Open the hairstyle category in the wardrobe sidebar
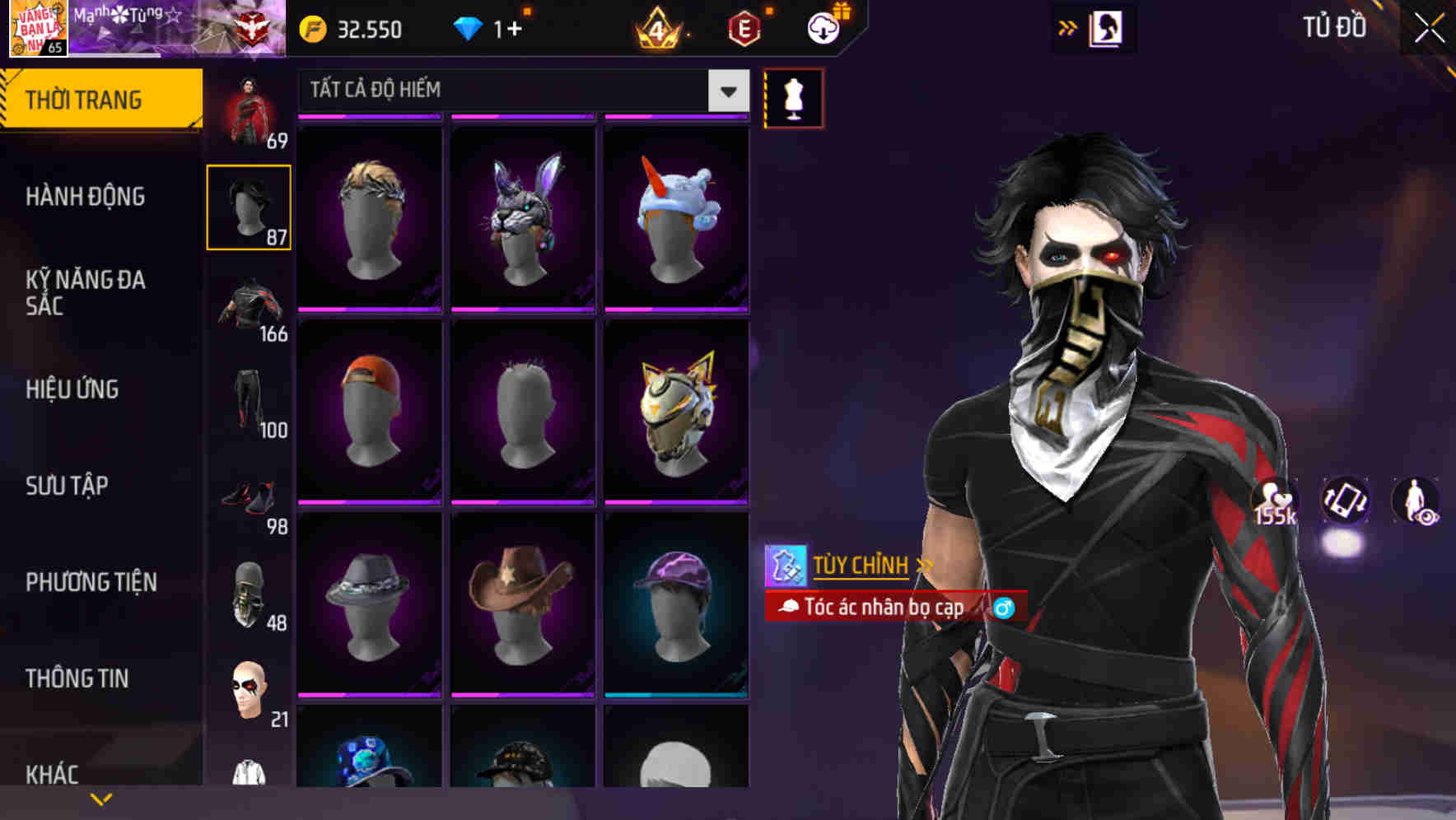The width and height of the screenshot is (1456, 820). (248, 206)
